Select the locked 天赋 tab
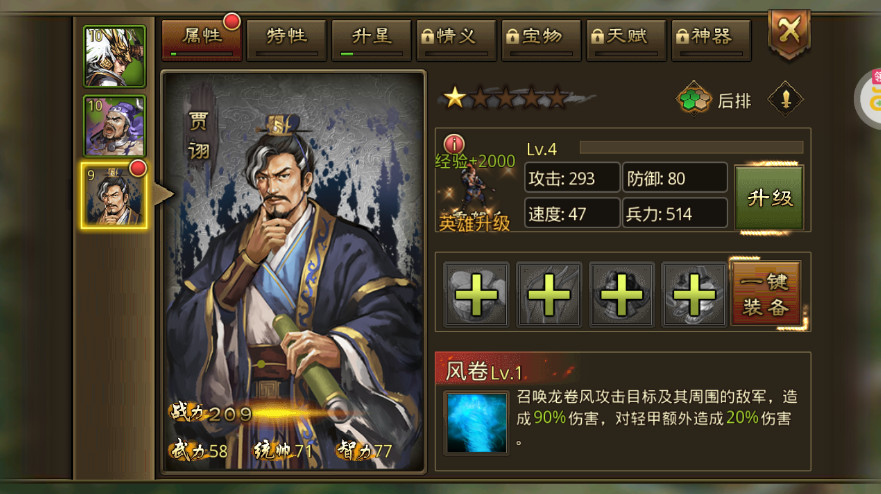The width and height of the screenshot is (881, 494). pos(625,38)
